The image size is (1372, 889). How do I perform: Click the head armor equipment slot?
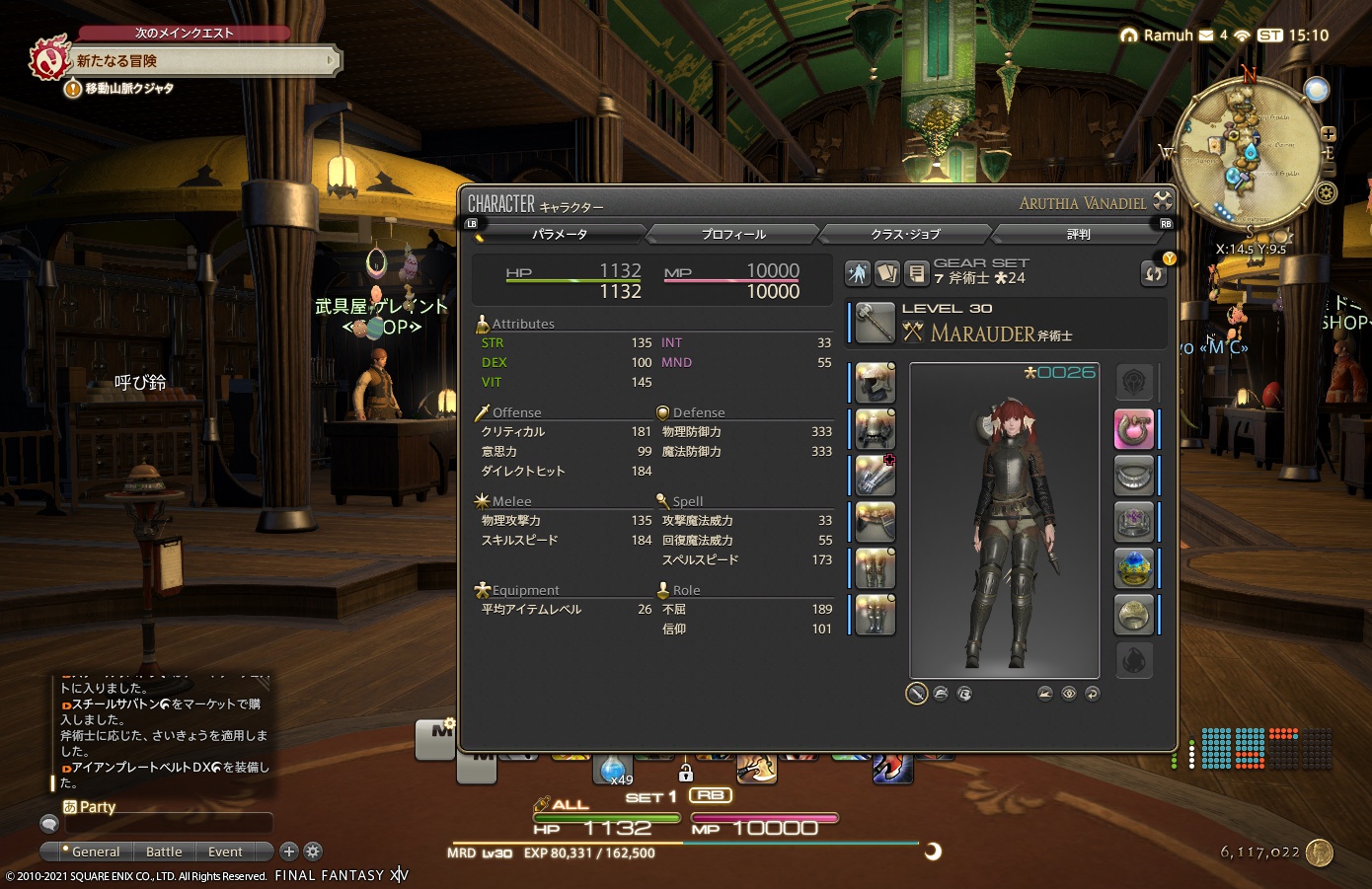[x=873, y=382]
